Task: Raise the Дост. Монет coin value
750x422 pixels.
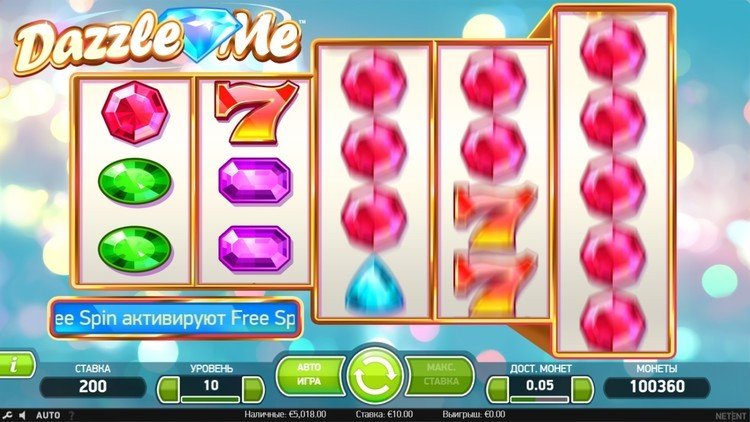Action: click(582, 387)
